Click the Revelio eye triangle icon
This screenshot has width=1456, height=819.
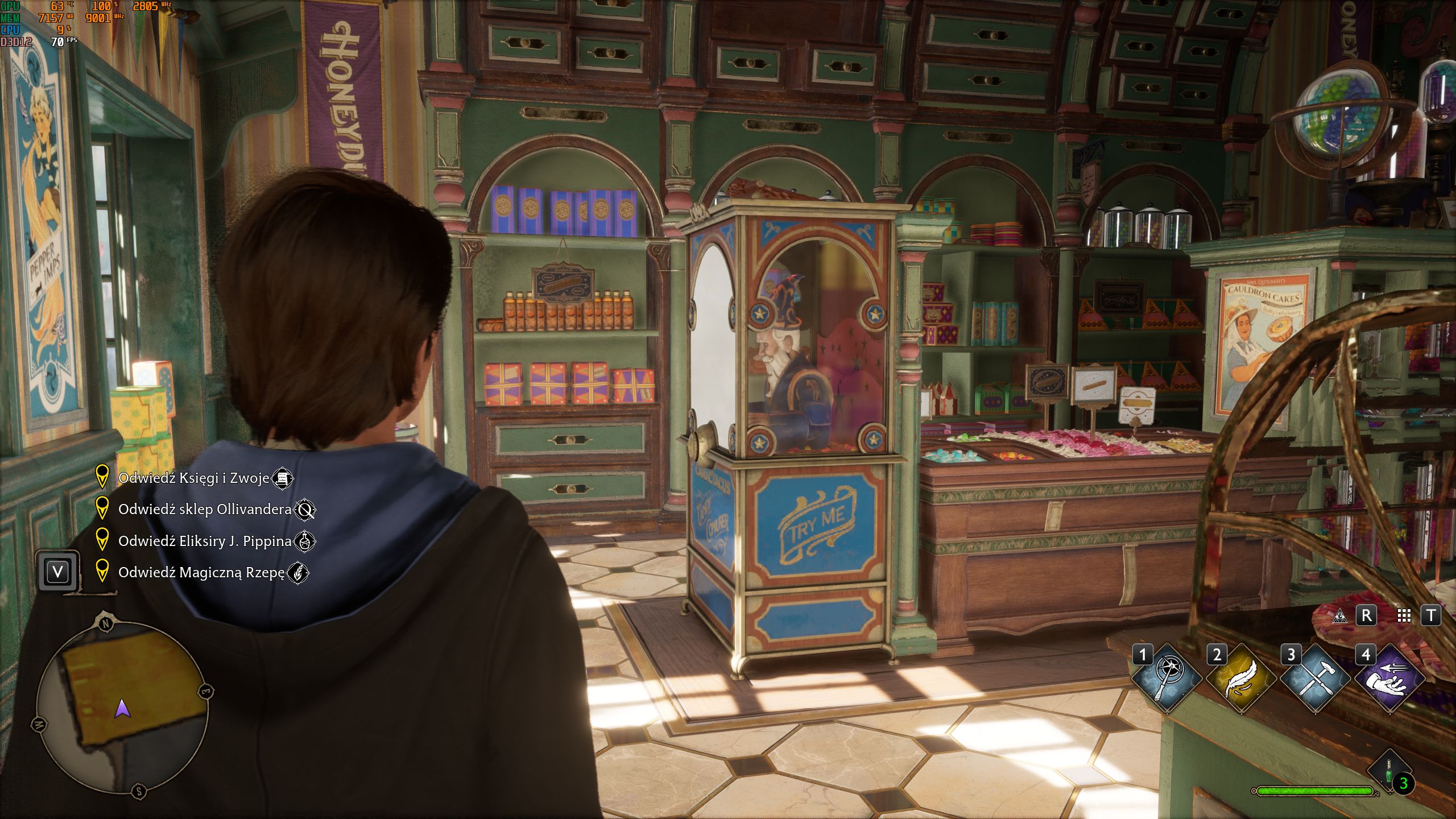click(1339, 615)
